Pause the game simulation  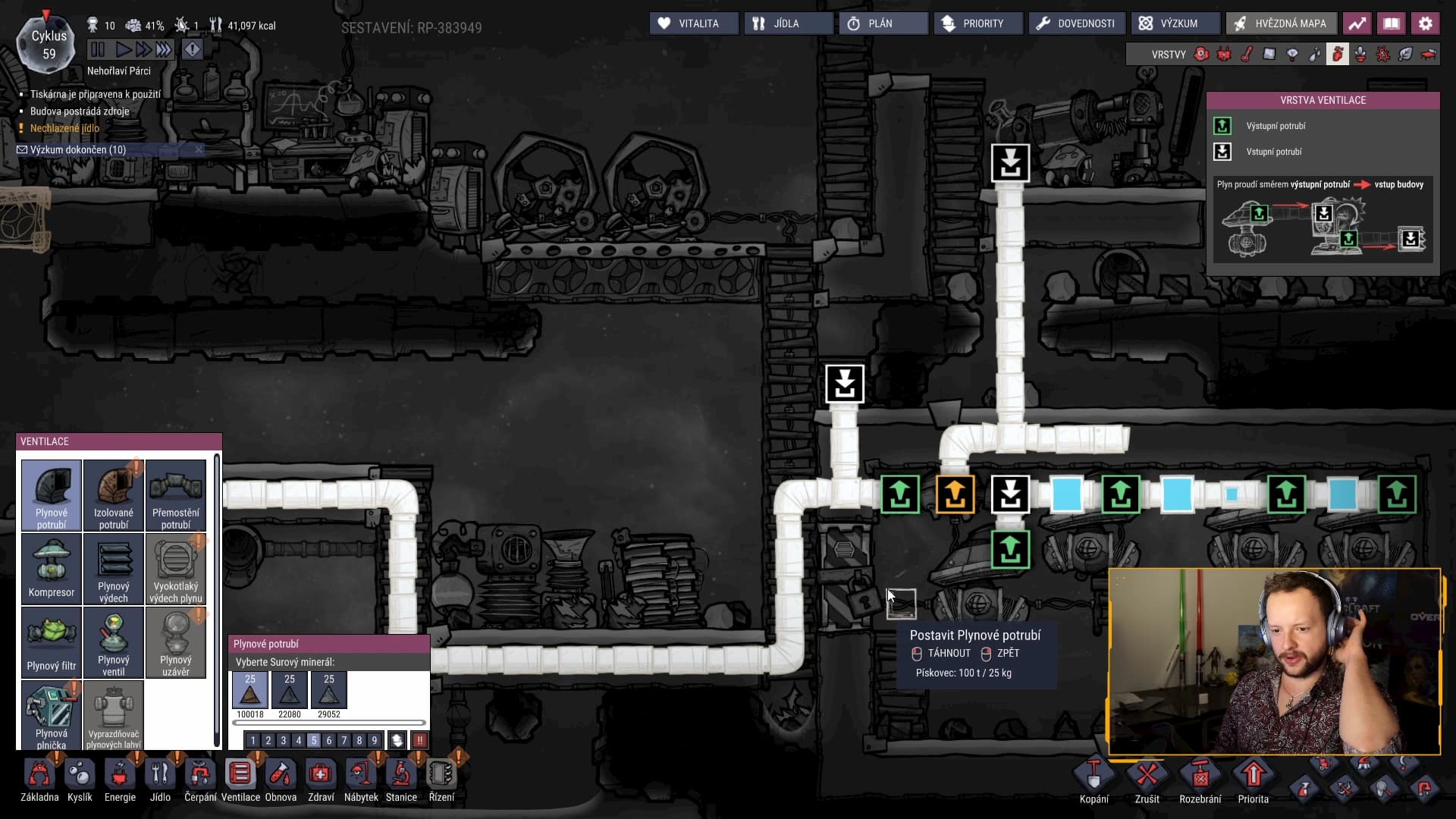pos(98,50)
